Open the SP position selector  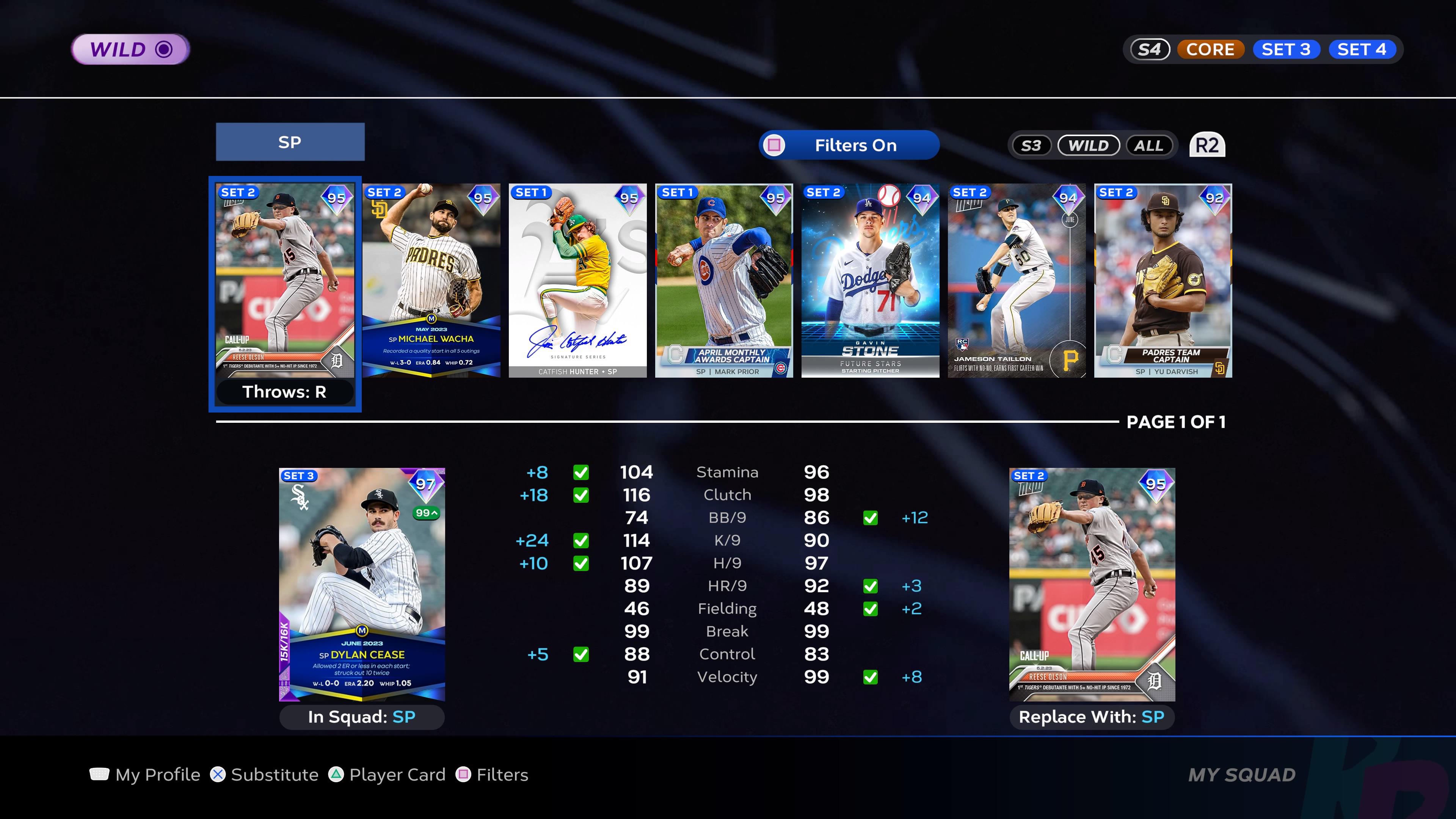[x=290, y=143]
